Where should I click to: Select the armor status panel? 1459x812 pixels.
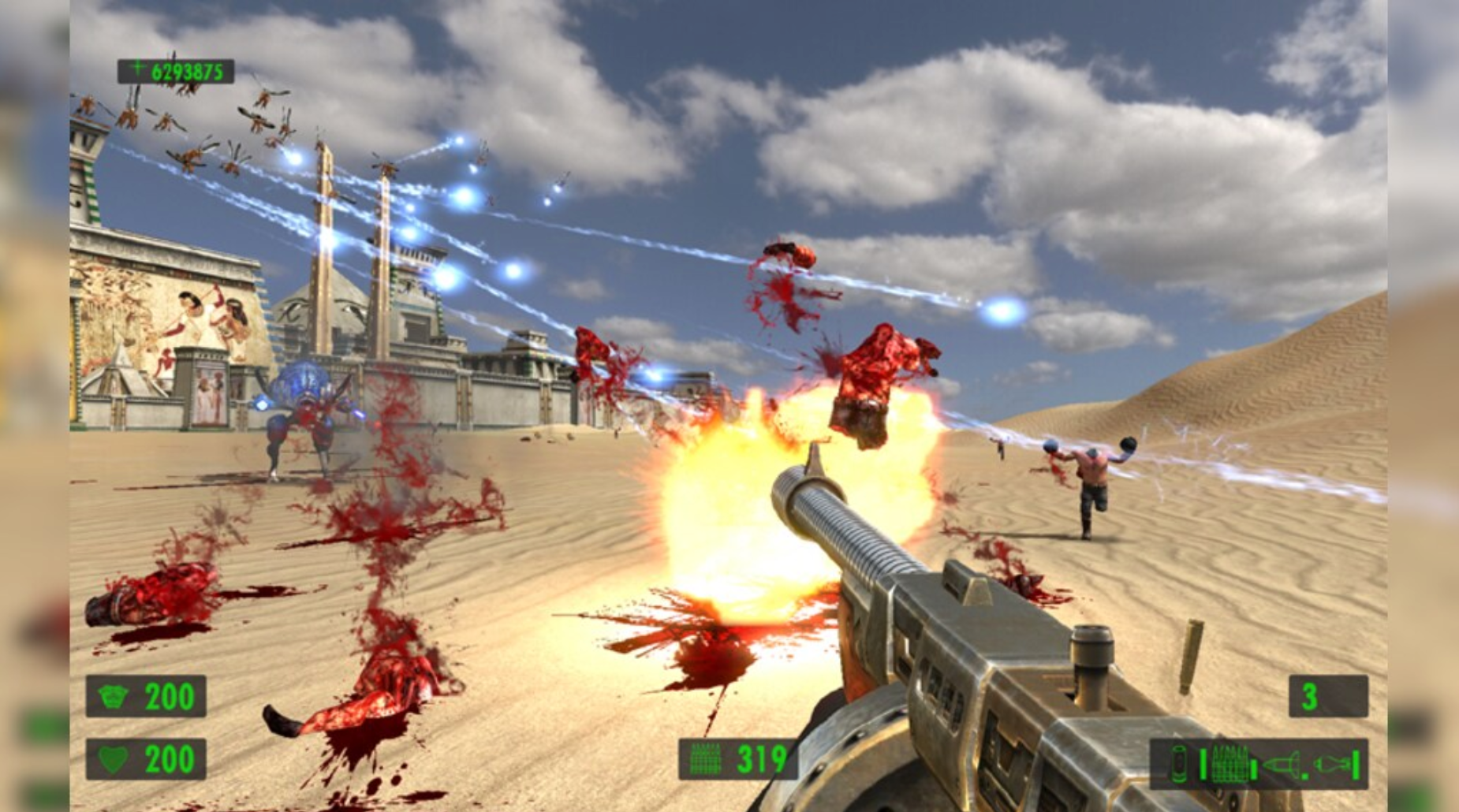click(x=146, y=695)
